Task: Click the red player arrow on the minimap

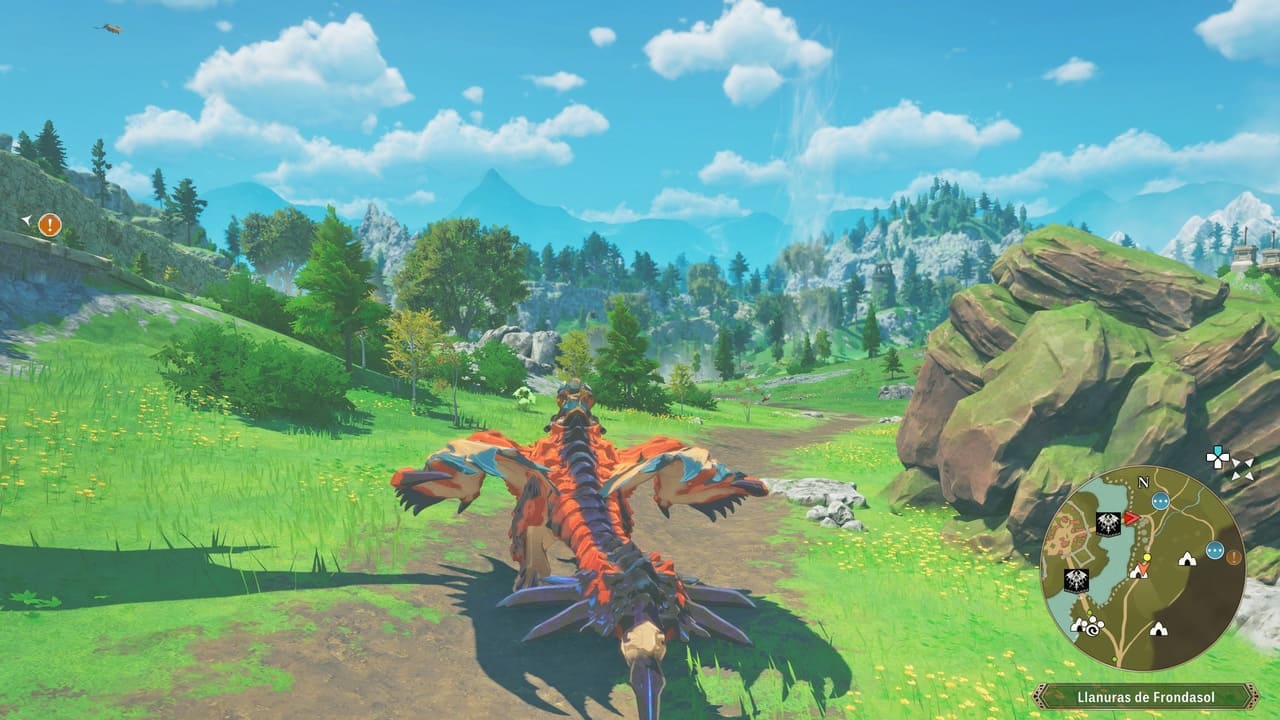Action: [x=1132, y=518]
